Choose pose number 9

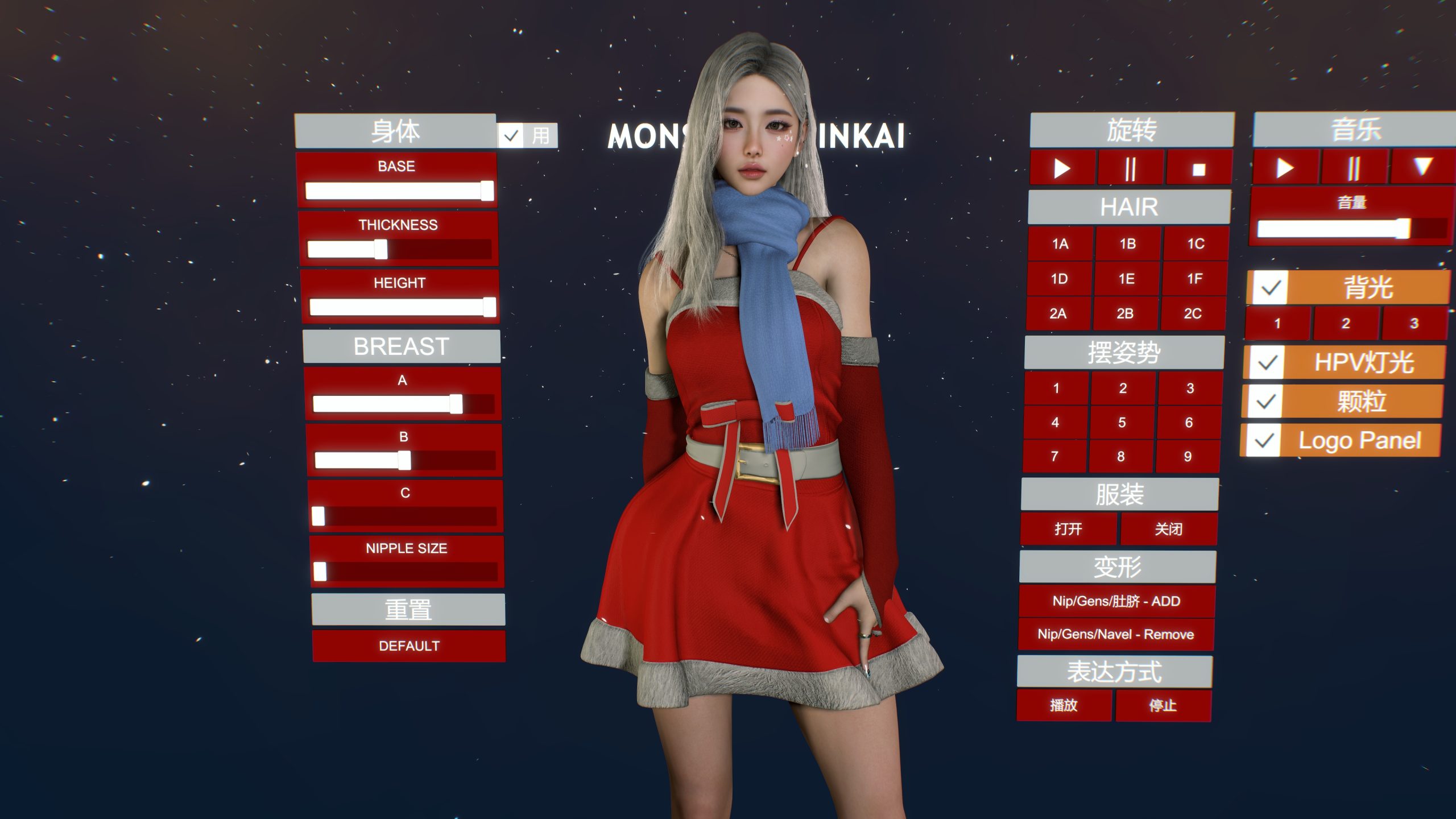tap(1188, 456)
